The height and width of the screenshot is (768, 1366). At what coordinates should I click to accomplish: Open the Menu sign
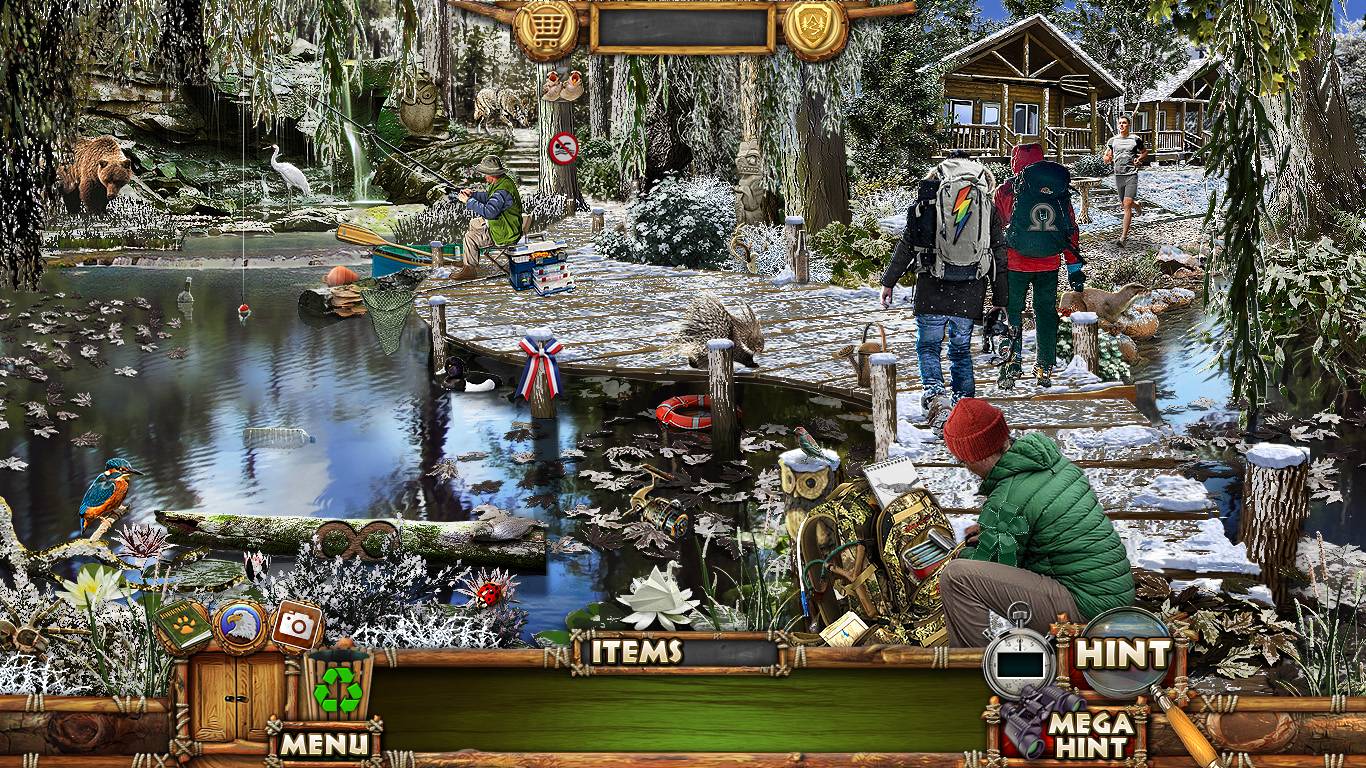pyautogui.click(x=324, y=743)
